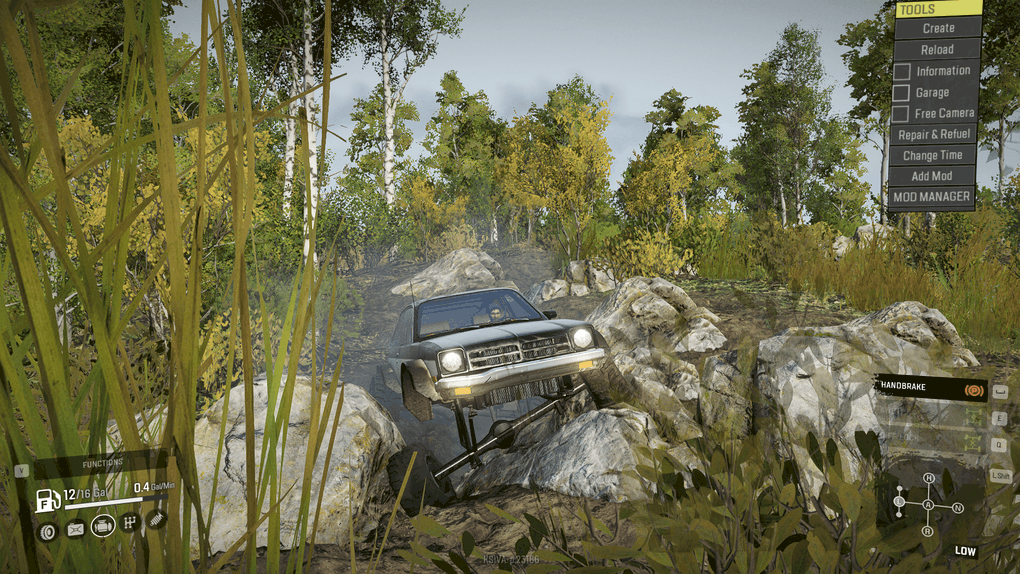1020x574 pixels.
Task: Click the suspension spring icon
Action: (x=156, y=518)
